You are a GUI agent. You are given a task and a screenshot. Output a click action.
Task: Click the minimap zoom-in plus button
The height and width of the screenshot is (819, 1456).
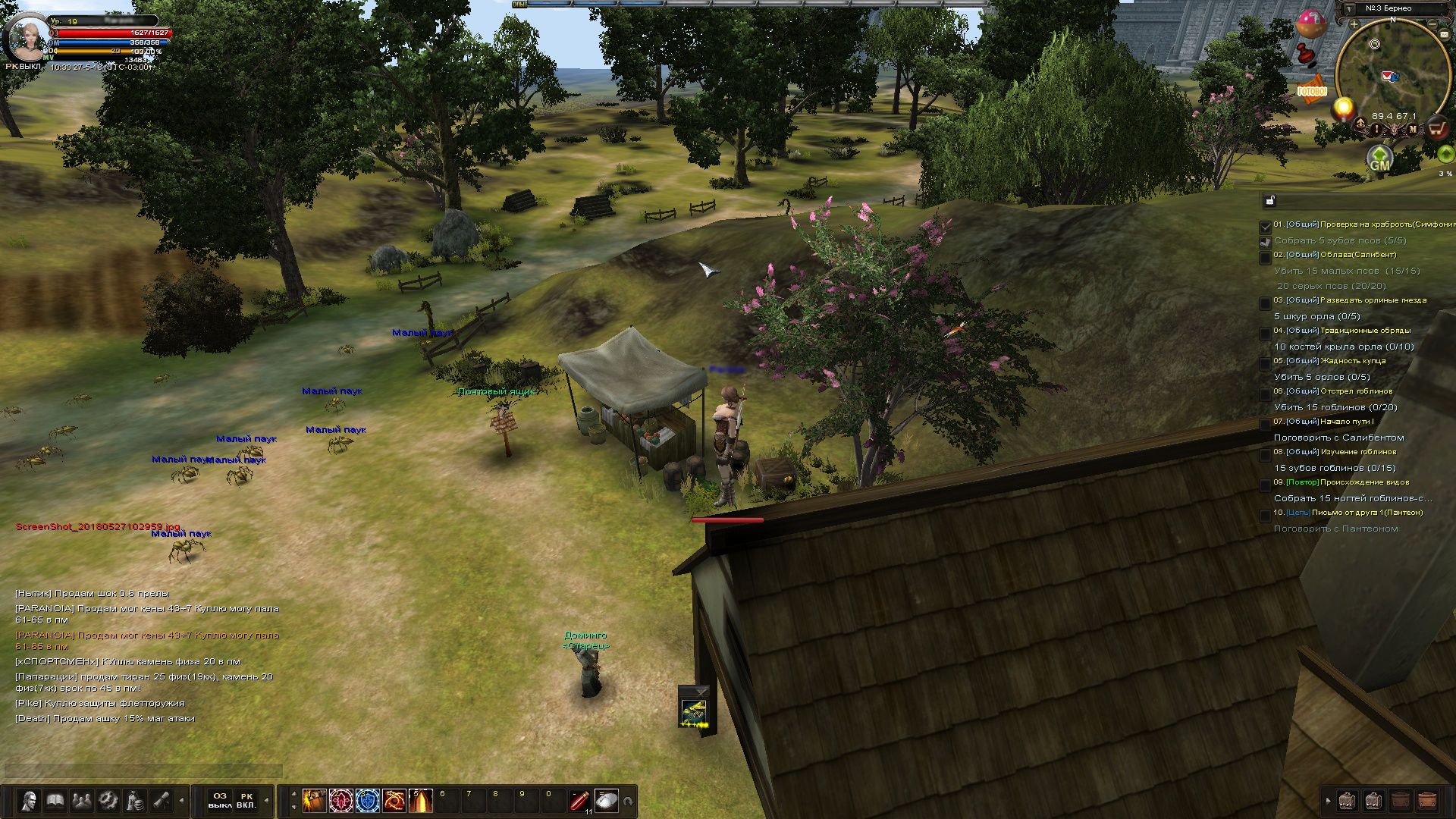pos(1353,24)
